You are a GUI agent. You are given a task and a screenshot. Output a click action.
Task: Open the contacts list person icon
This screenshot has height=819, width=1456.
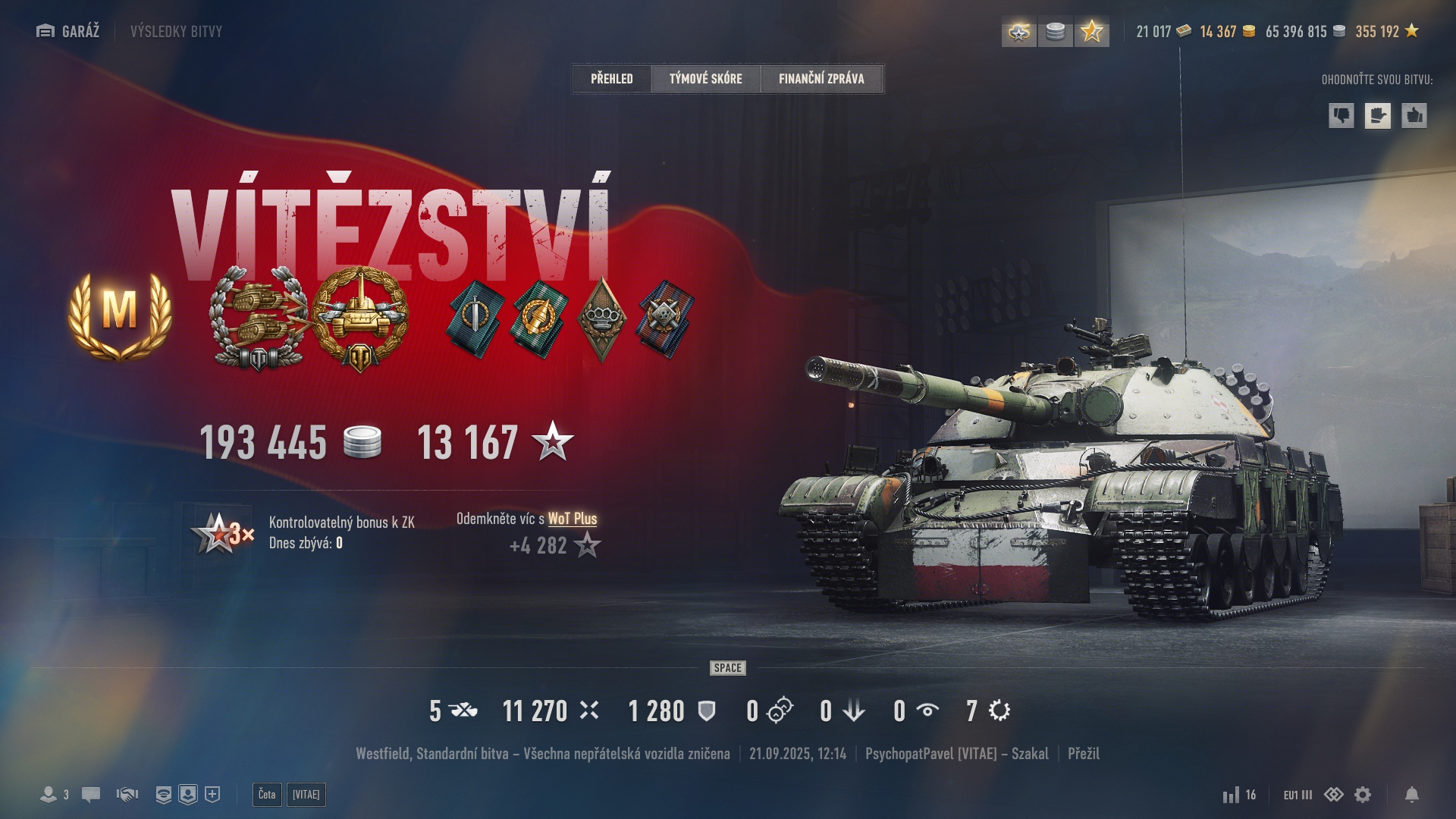[49, 794]
